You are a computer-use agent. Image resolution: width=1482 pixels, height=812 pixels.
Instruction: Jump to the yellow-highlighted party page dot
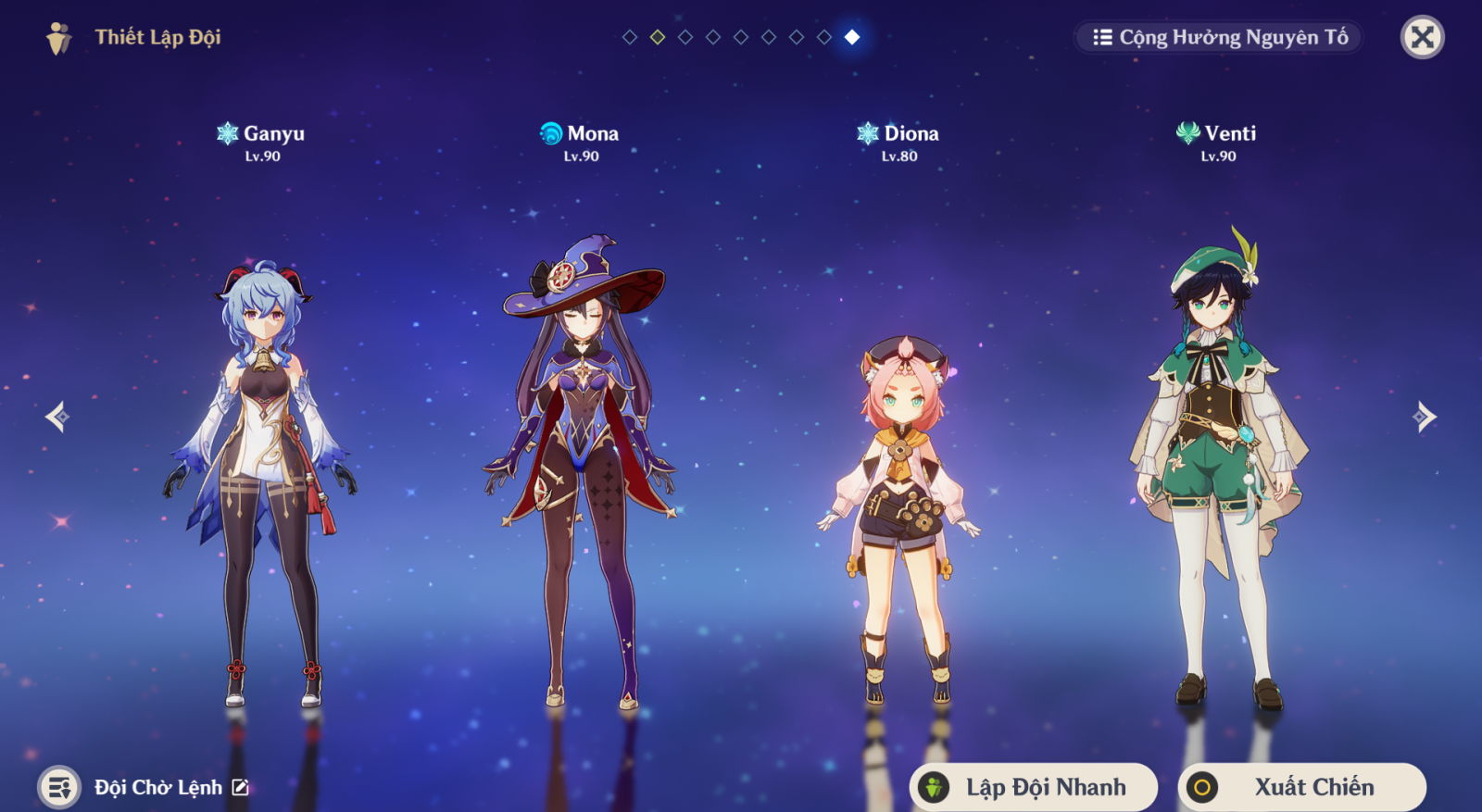click(658, 37)
